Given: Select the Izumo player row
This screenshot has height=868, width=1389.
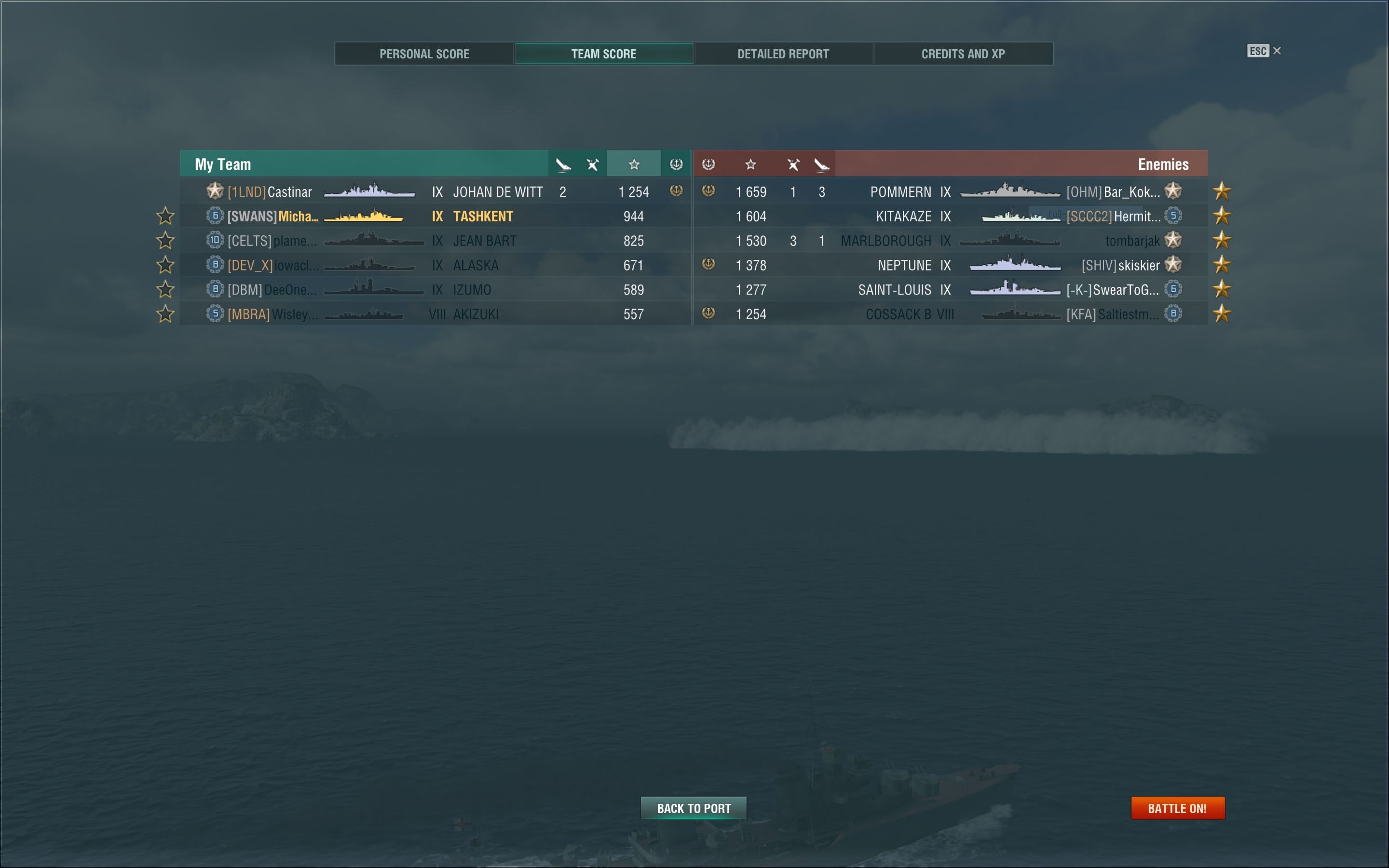Looking at the screenshot, I should [435, 290].
